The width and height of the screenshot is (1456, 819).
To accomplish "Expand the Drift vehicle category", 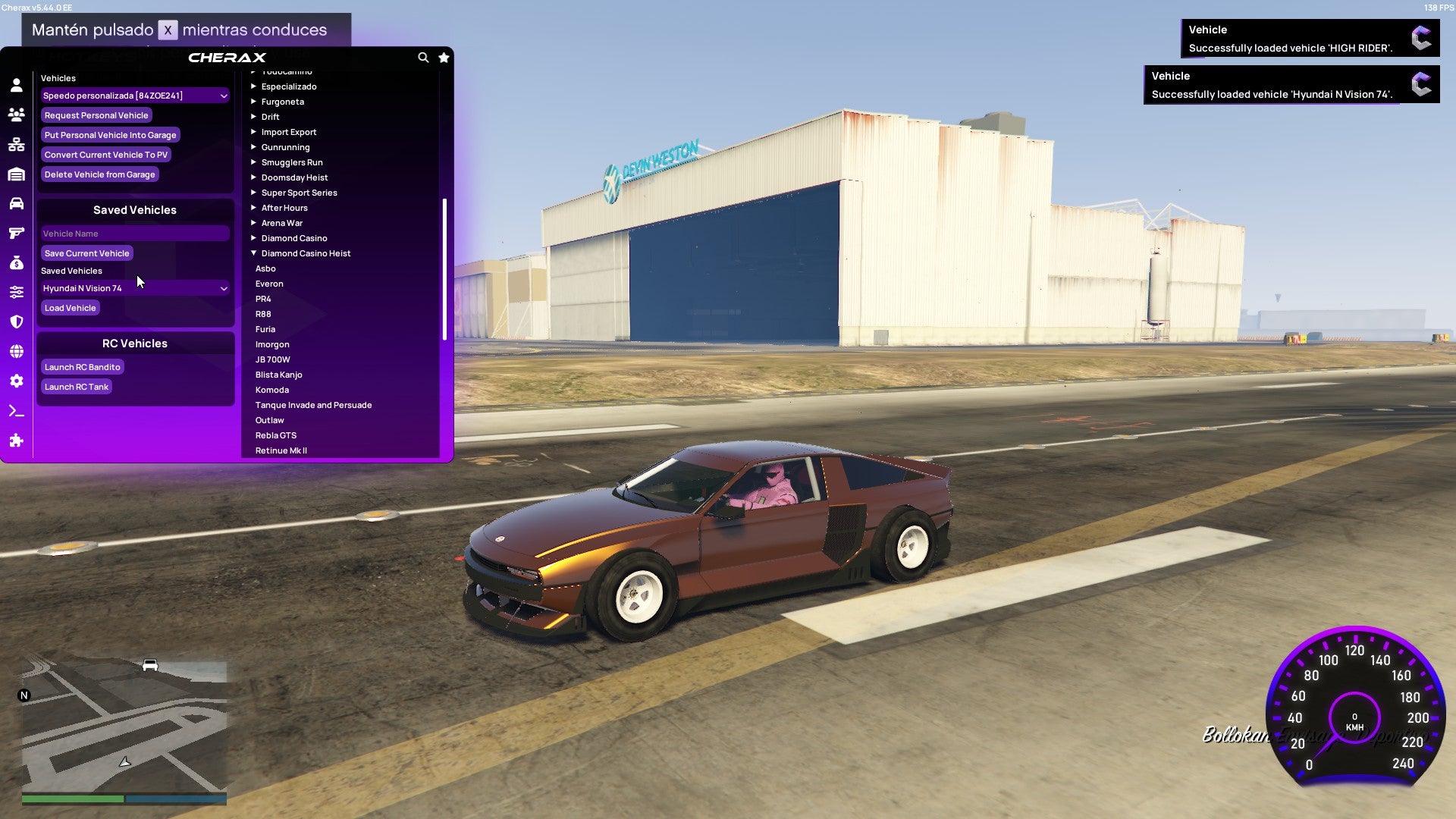I will 271,116.
